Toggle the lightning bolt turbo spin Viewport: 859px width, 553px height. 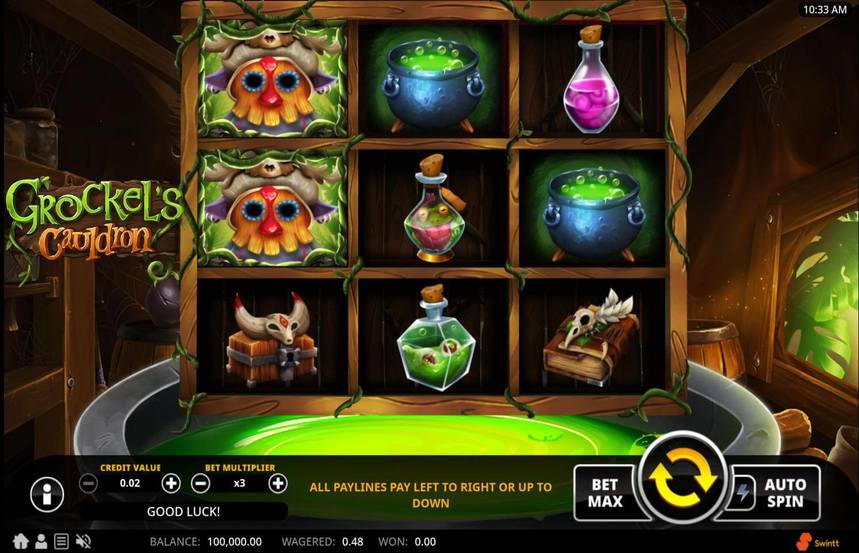[x=743, y=492]
